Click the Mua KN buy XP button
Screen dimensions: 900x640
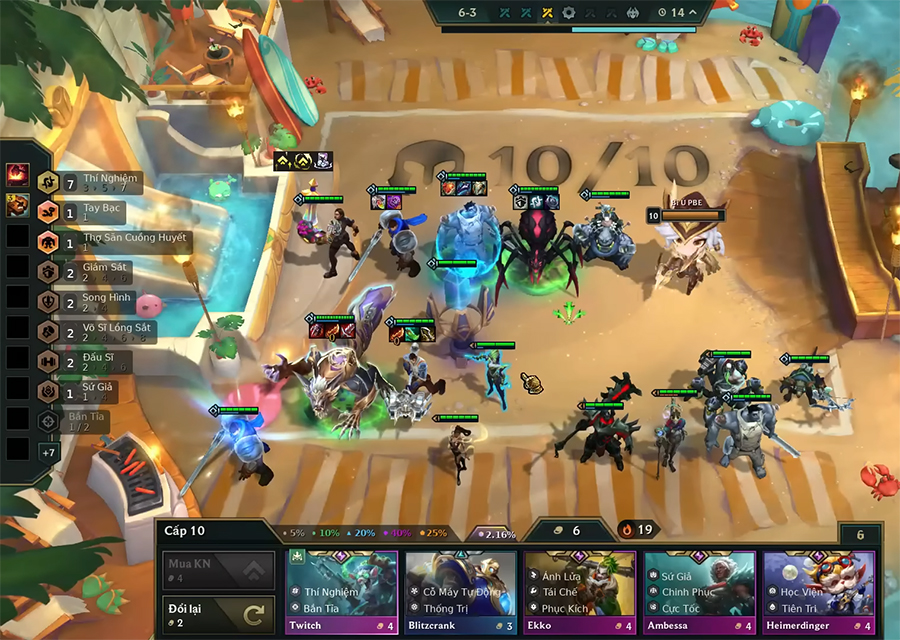pyautogui.click(x=218, y=570)
